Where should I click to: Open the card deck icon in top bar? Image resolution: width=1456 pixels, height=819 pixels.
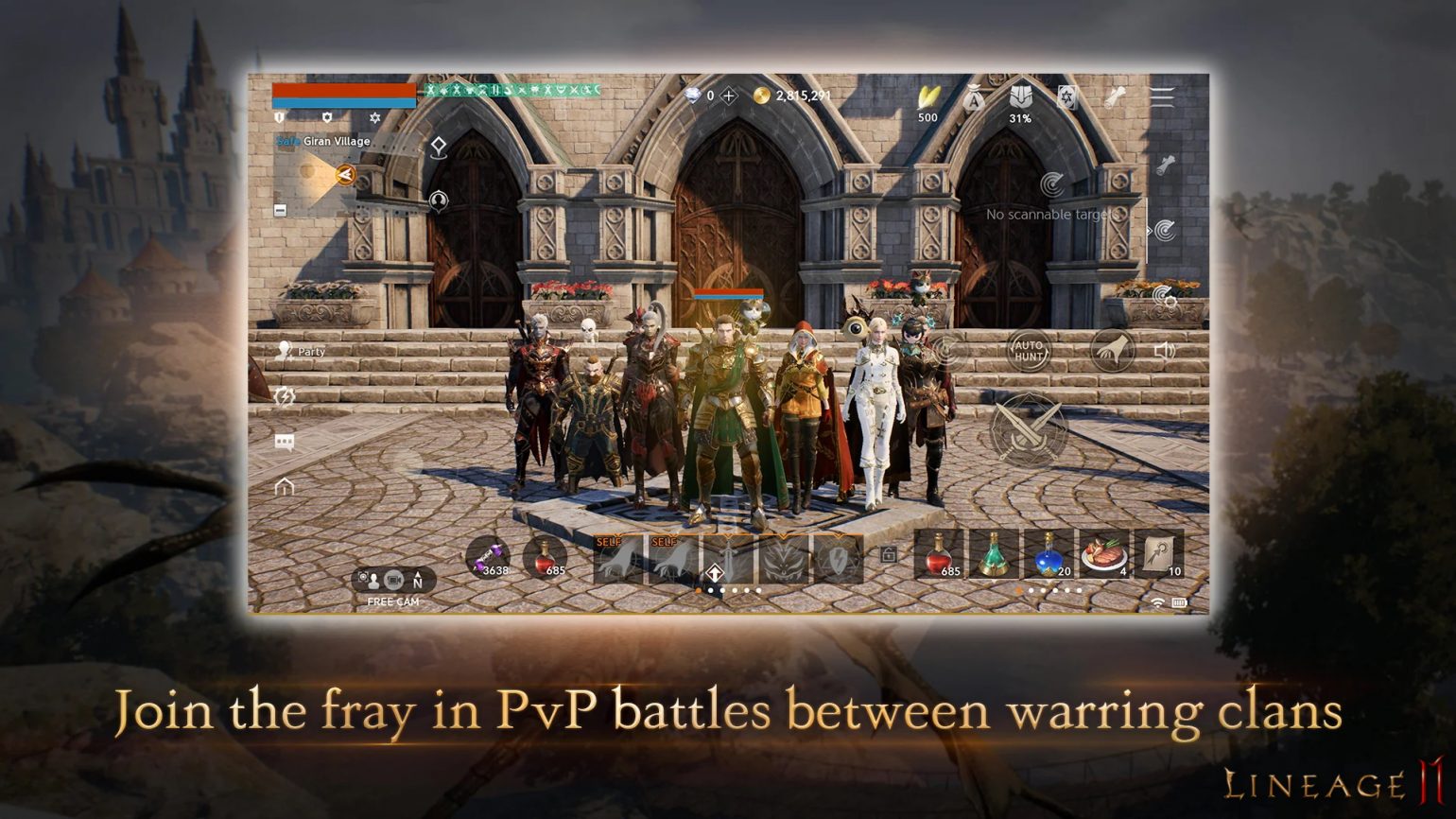click(x=1067, y=96)
